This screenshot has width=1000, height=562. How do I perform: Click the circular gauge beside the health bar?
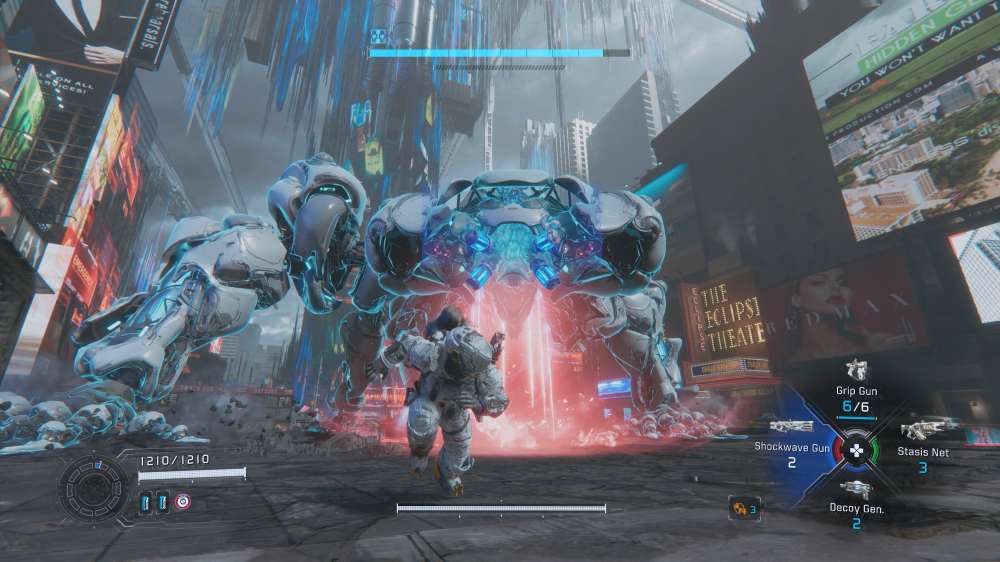pyautogui.click(x=94, y=488)
